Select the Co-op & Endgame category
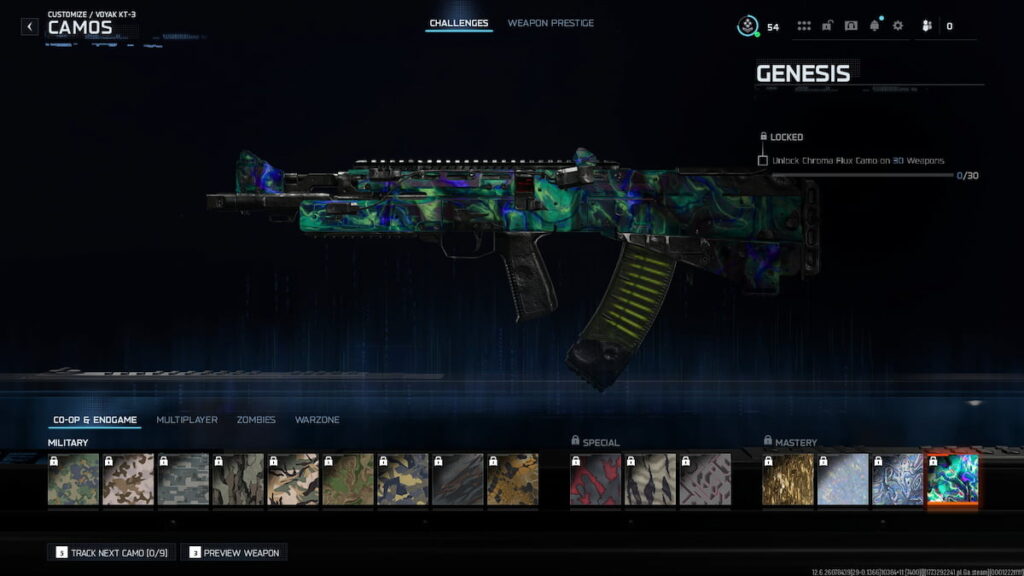The image size is (1024, 576). (x=95, y=420)
